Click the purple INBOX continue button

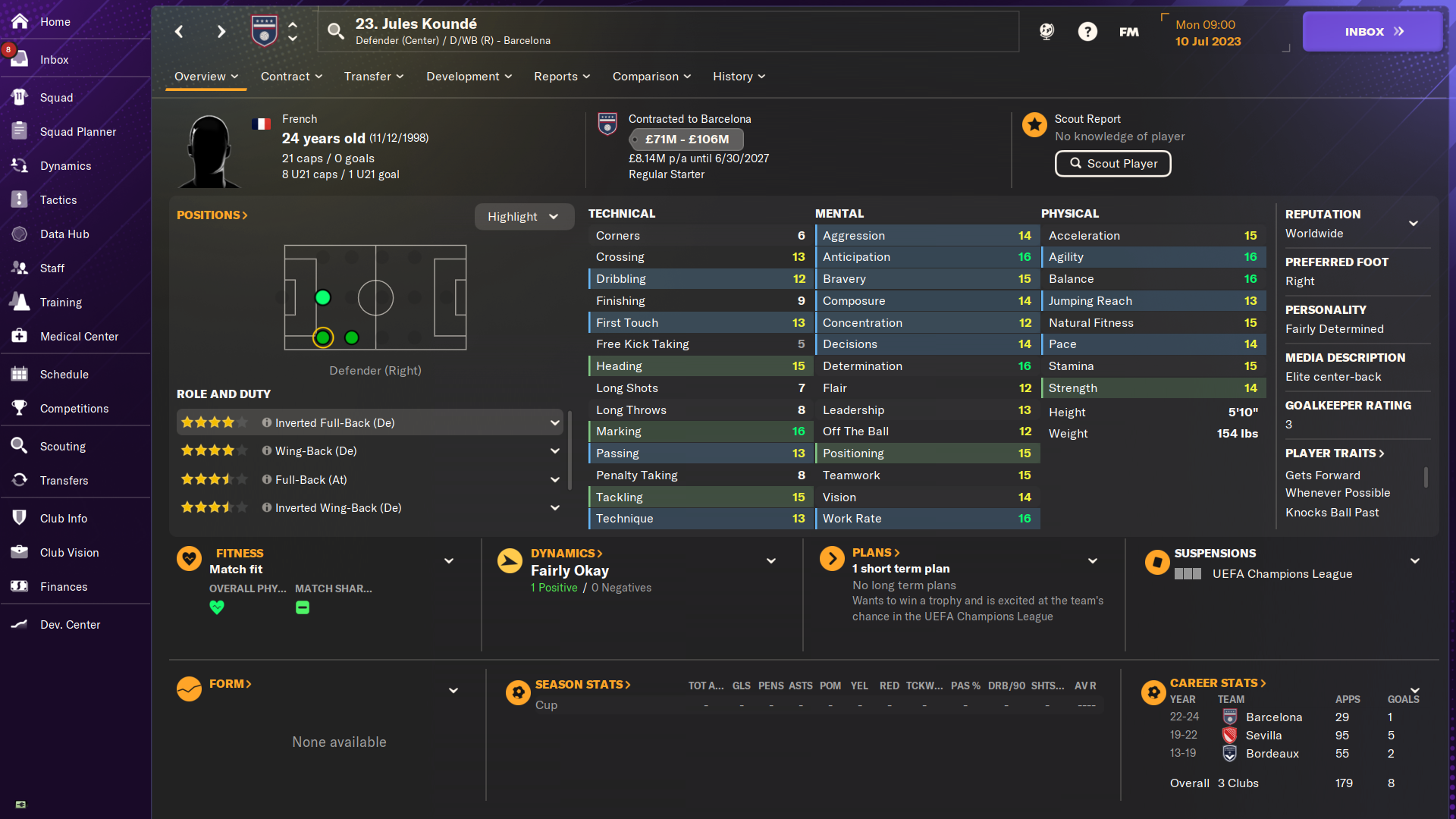(1372, 32)
